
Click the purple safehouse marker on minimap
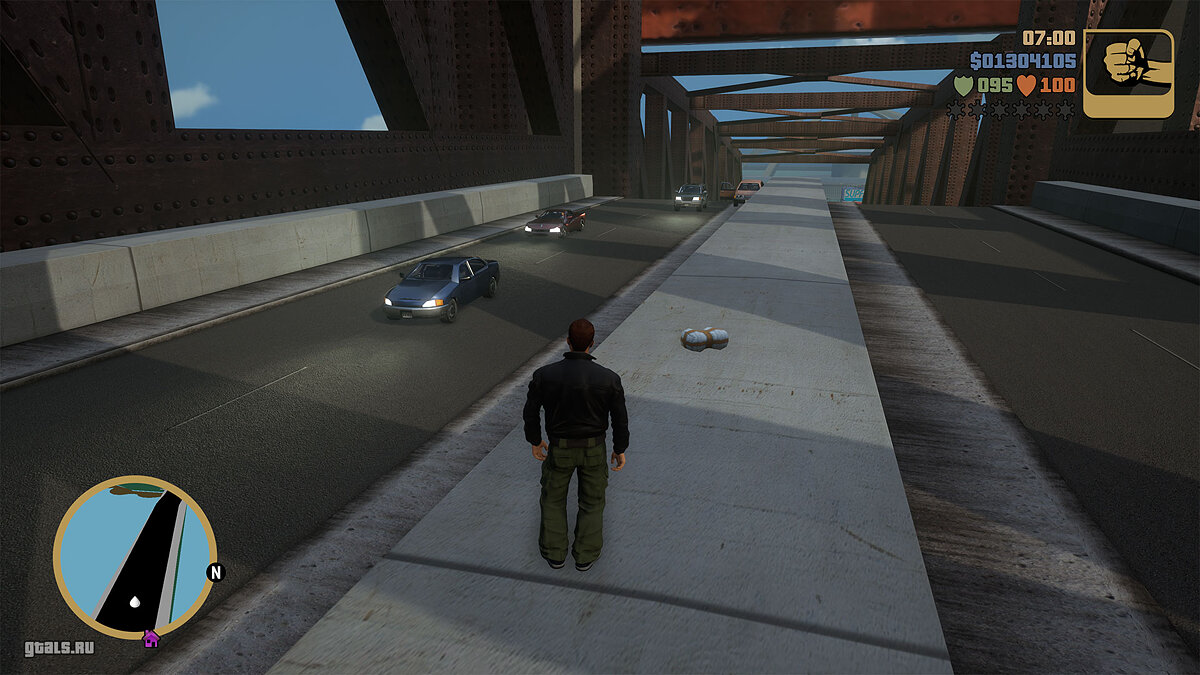point(151,638)
